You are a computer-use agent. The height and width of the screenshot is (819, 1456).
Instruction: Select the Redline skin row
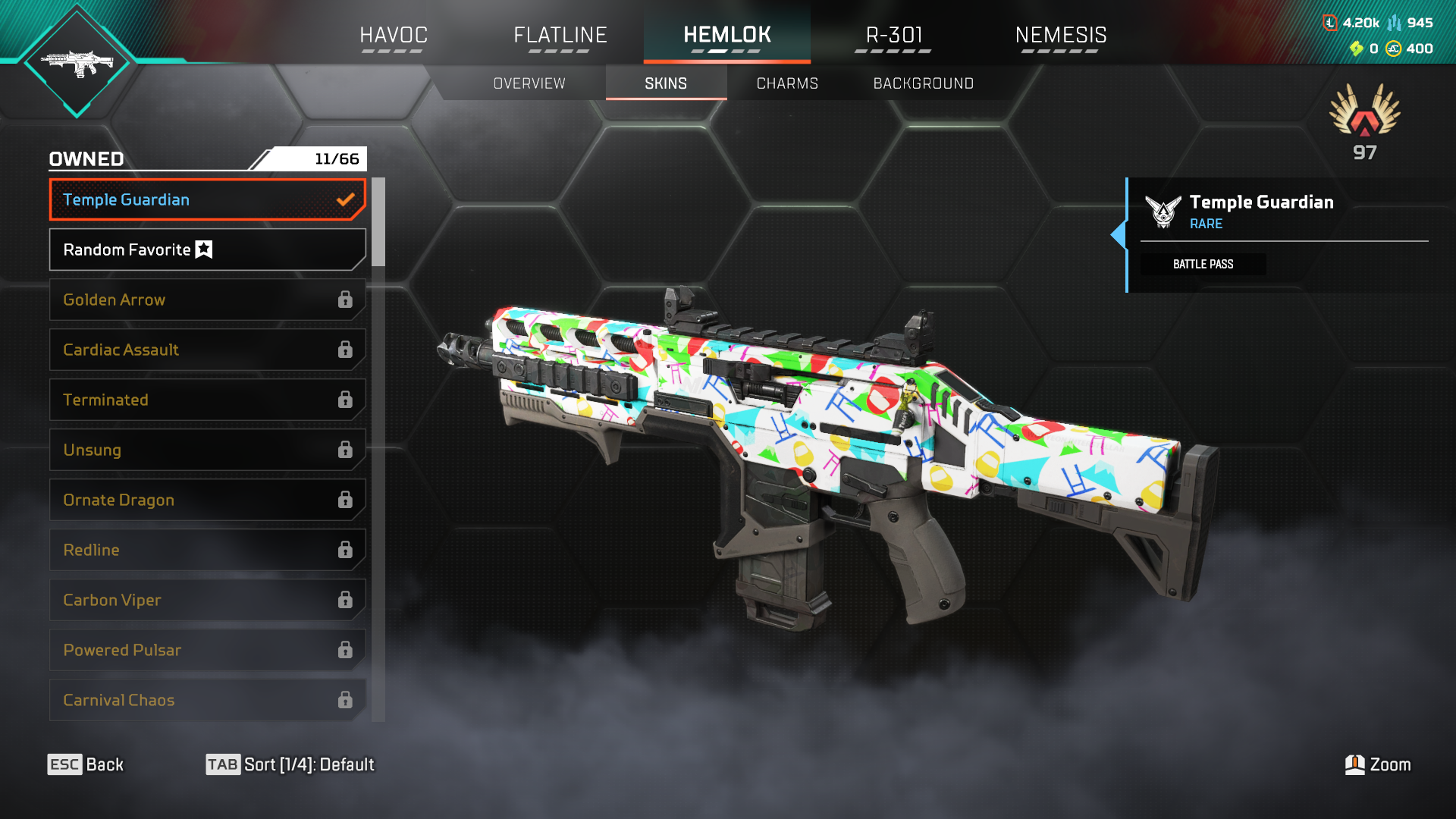[207, 550]
